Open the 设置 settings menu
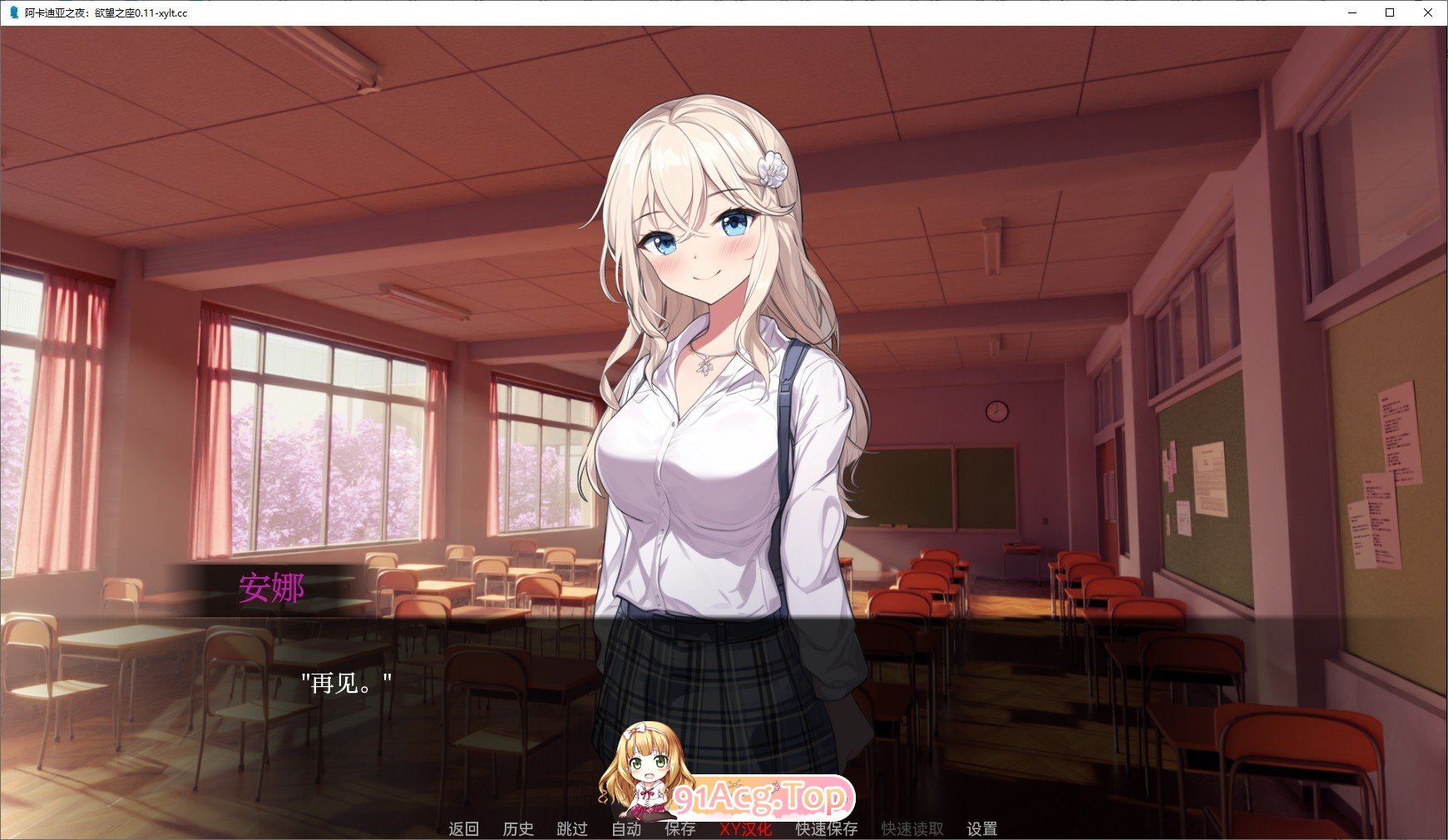1448x840 pixels. coord(982,828)
